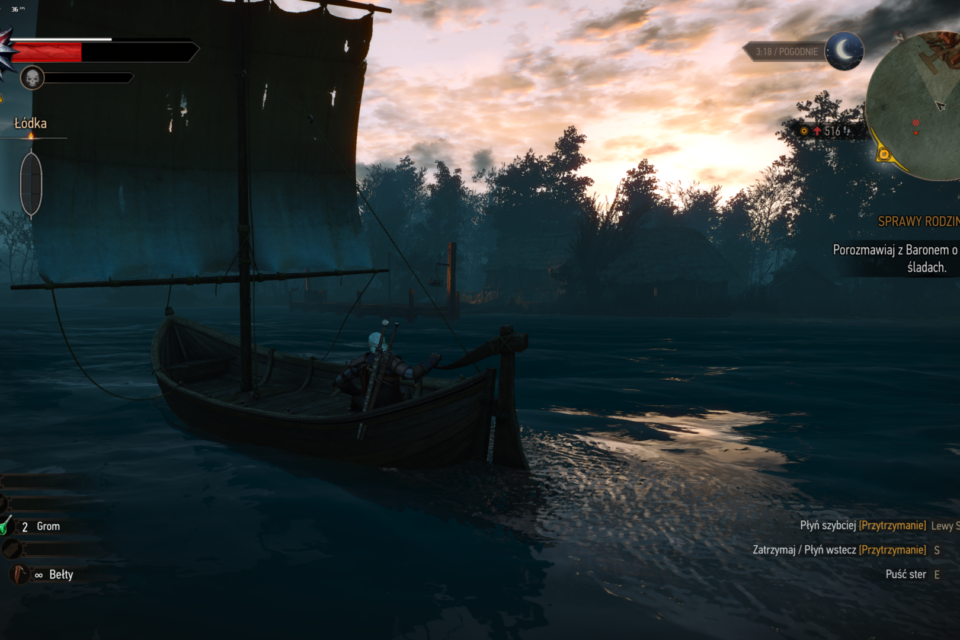Select the green Grom potion slot
The height and width of the screenshot is (640, 960).
tap(6, 526)
